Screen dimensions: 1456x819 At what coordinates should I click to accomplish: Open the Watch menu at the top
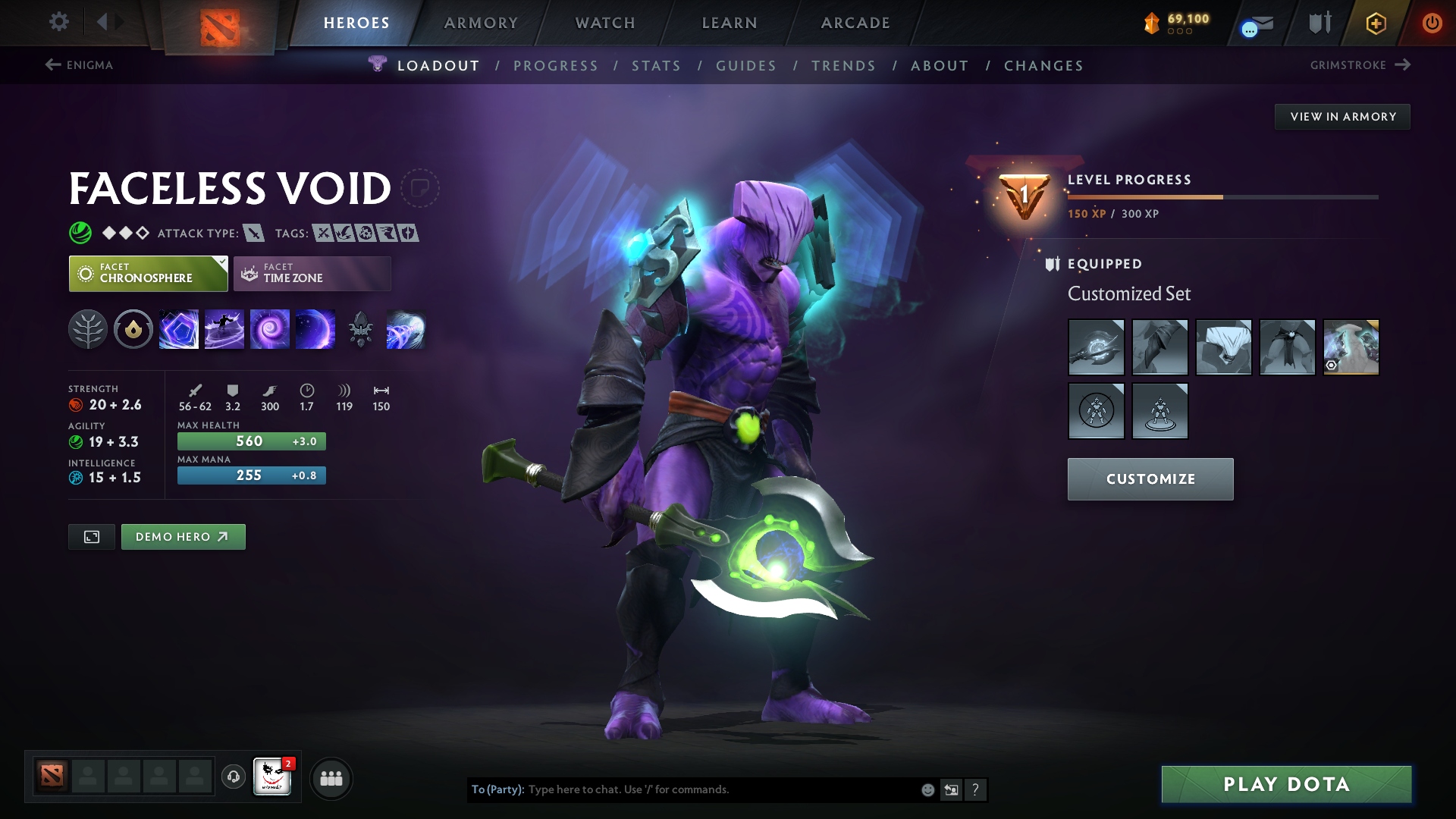(x=604, y=23)
